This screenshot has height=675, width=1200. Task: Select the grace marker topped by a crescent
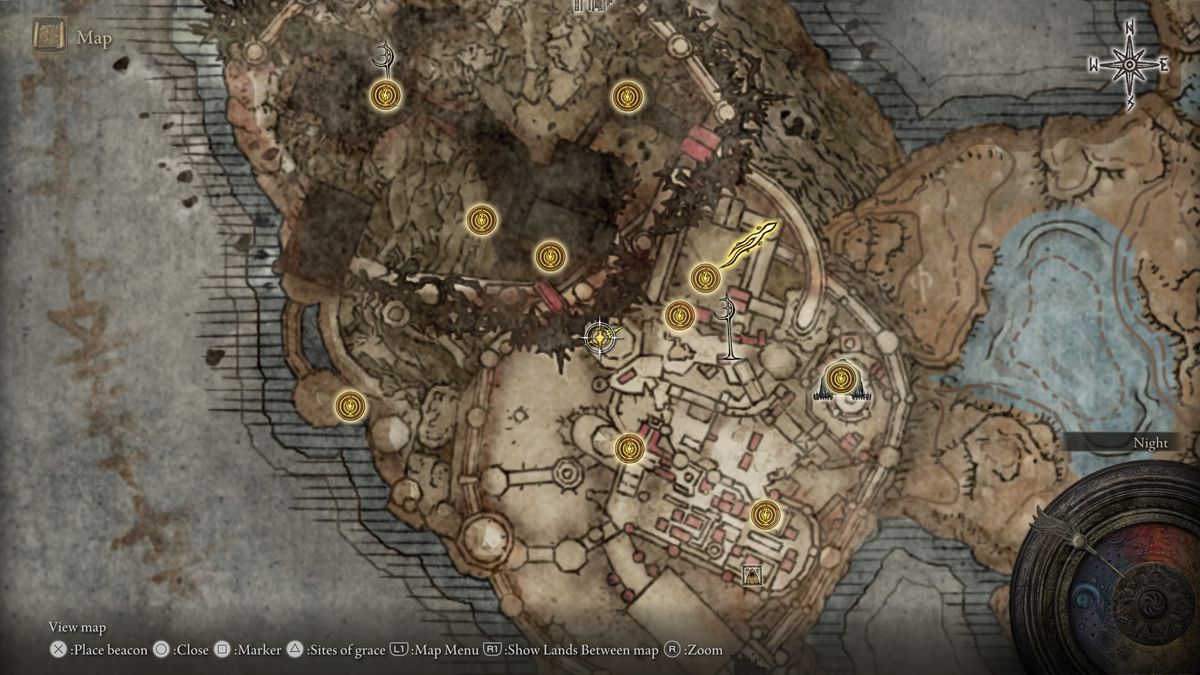click(385, 95)
